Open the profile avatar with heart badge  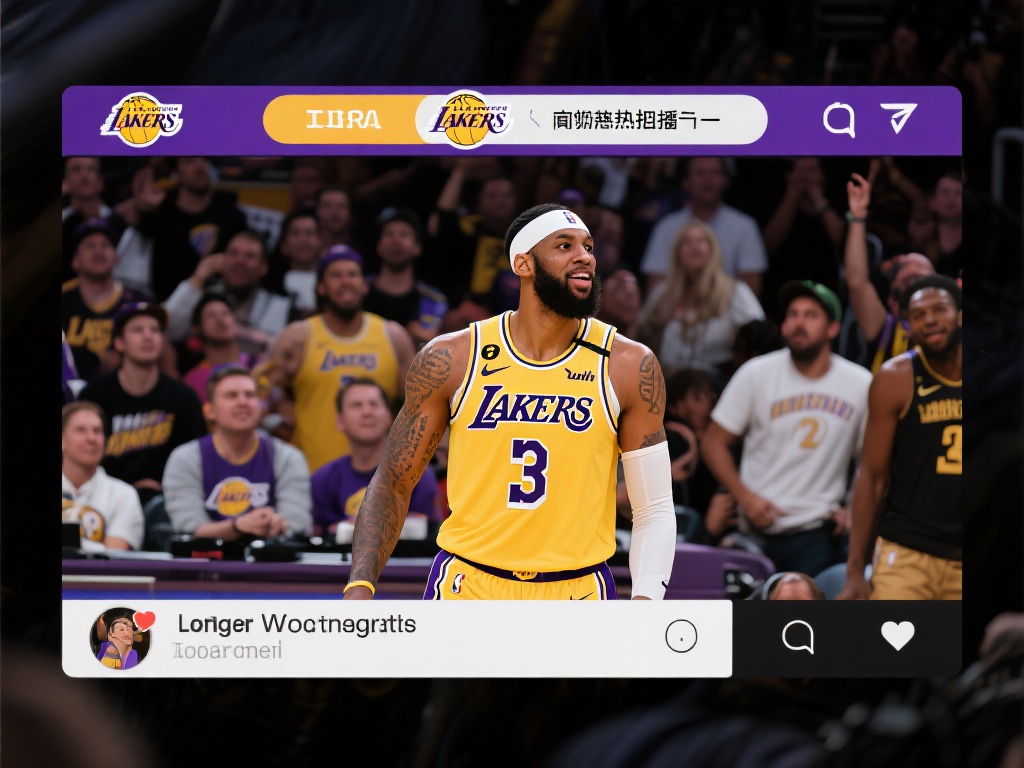click(x=121, y=638)
